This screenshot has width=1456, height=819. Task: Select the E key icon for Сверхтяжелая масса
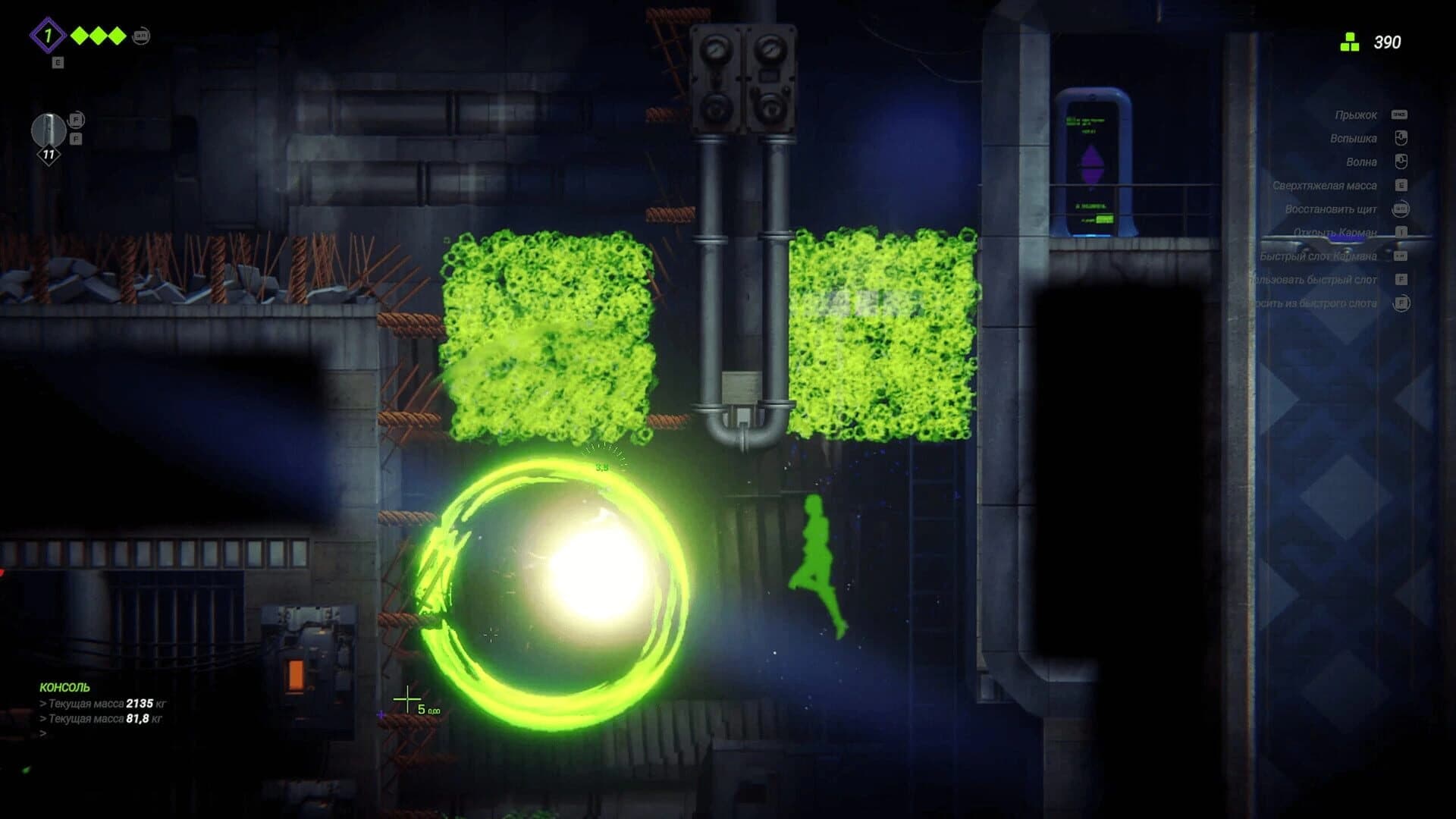coord(1400,184)
